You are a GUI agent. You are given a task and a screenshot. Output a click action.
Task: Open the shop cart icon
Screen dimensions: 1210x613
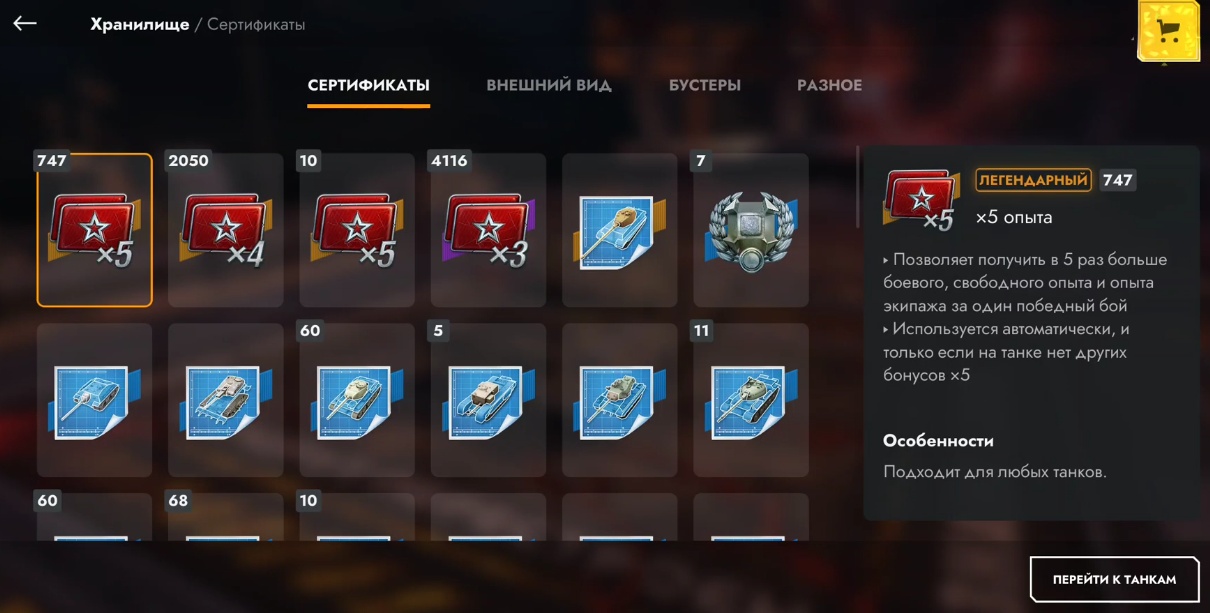click(x=1167, y=31)
